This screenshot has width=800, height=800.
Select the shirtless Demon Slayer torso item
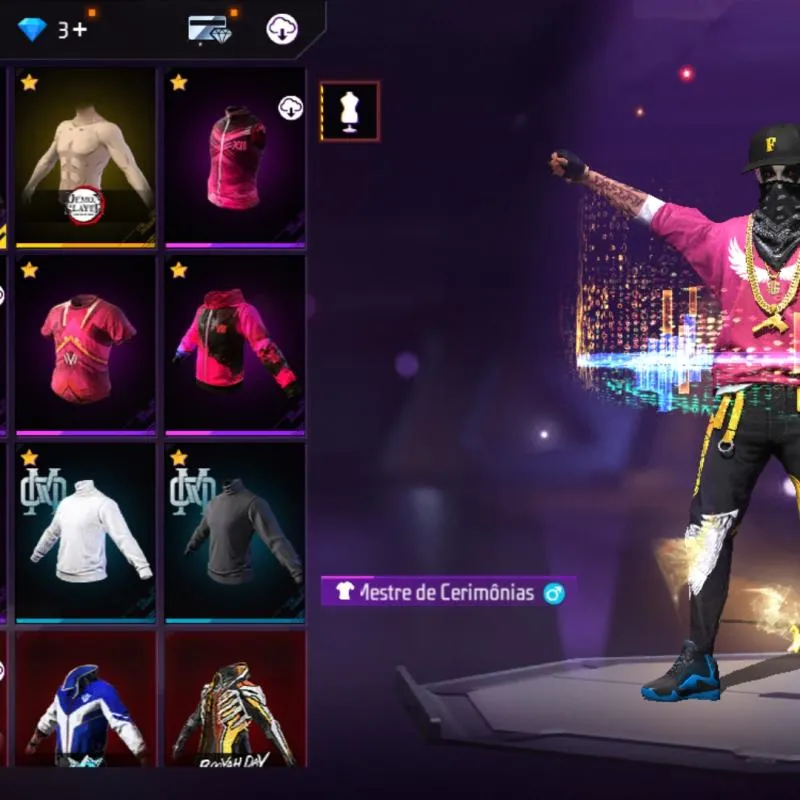(x=85, y=156)
